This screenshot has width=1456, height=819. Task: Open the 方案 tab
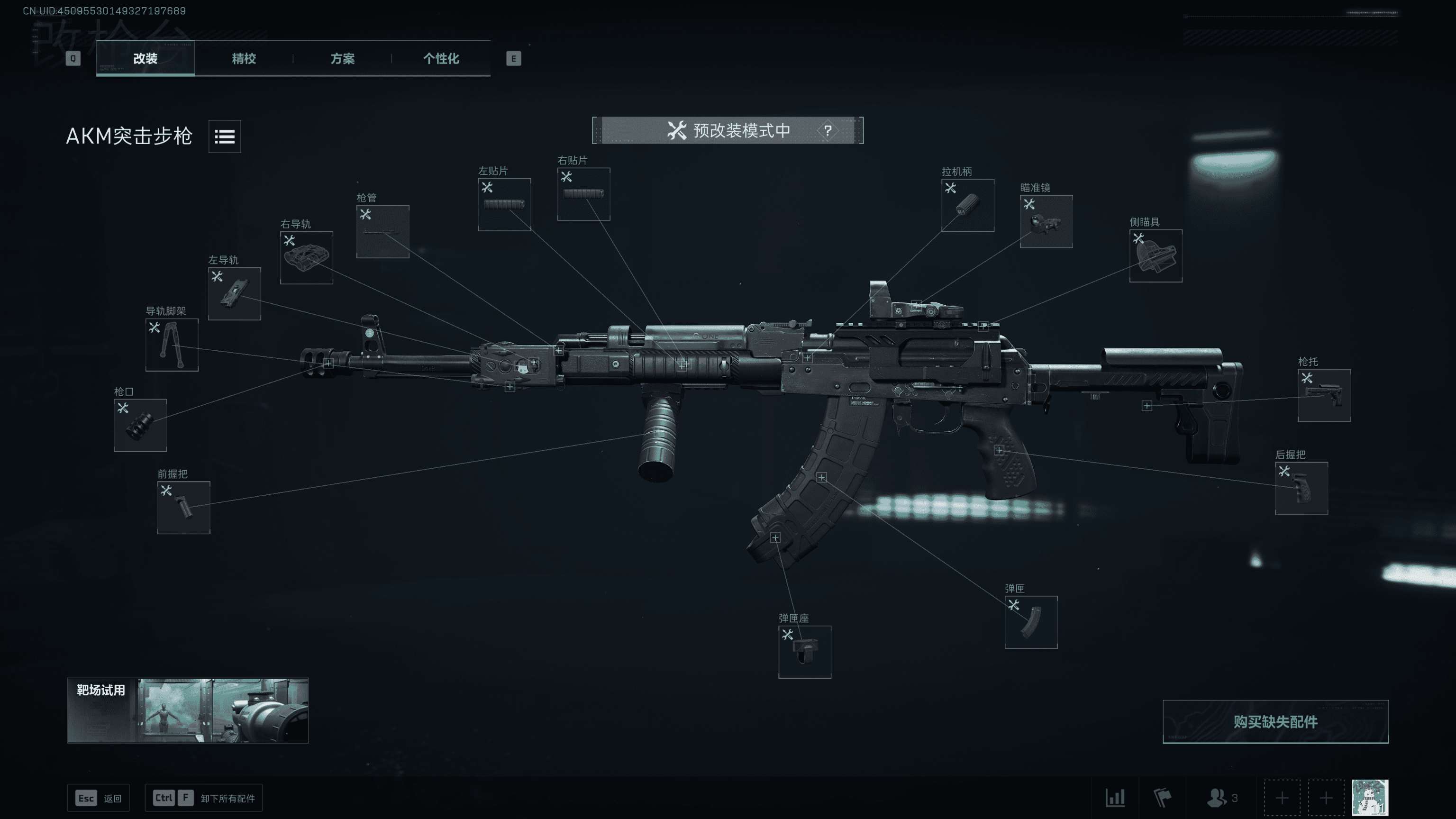(342, 58)
